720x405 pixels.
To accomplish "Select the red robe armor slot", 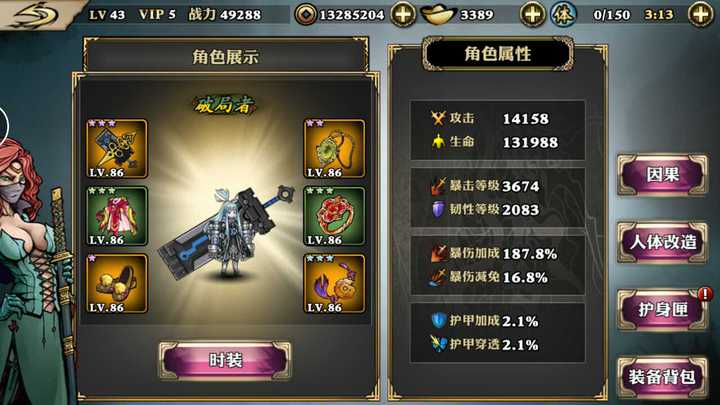I will 117,215.
